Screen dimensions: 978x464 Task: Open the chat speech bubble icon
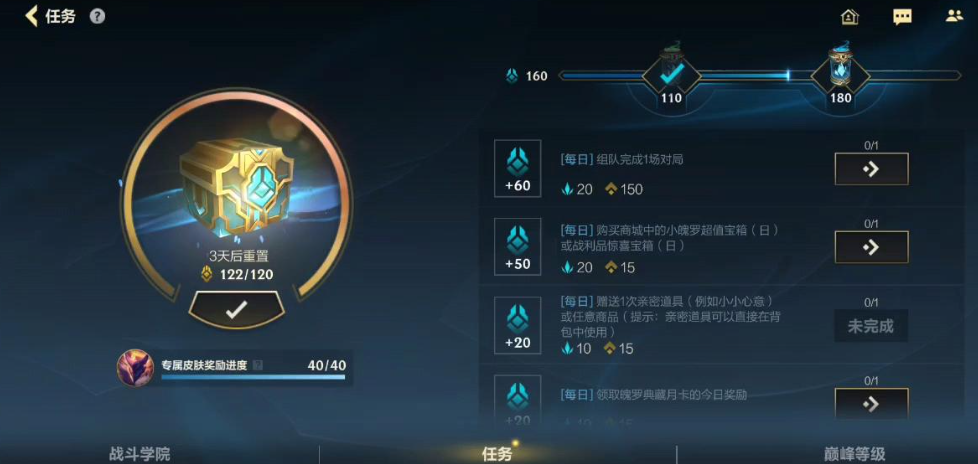tap(902, 16)
